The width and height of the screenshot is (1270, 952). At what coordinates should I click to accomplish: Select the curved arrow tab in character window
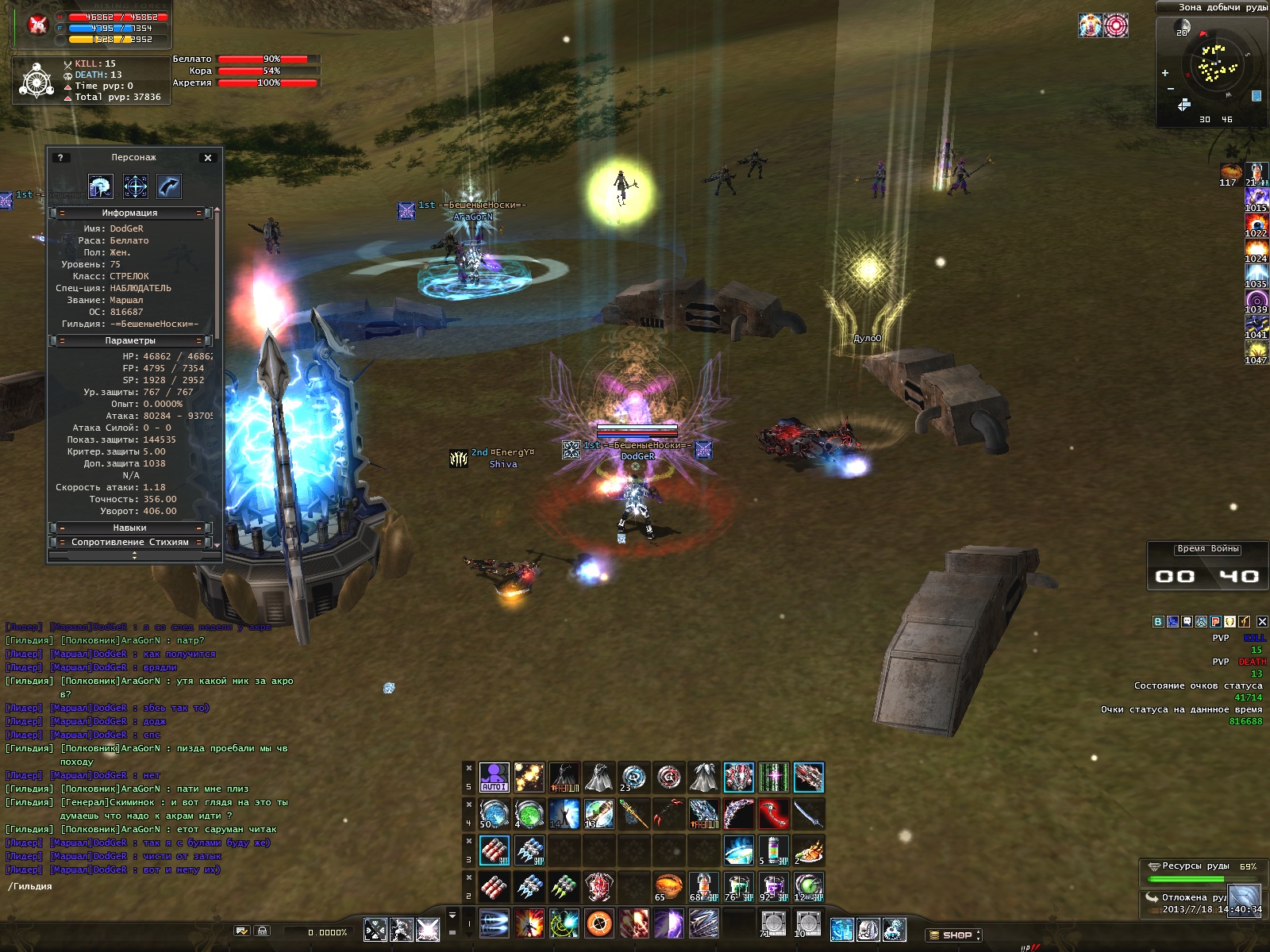pos(169,186)
